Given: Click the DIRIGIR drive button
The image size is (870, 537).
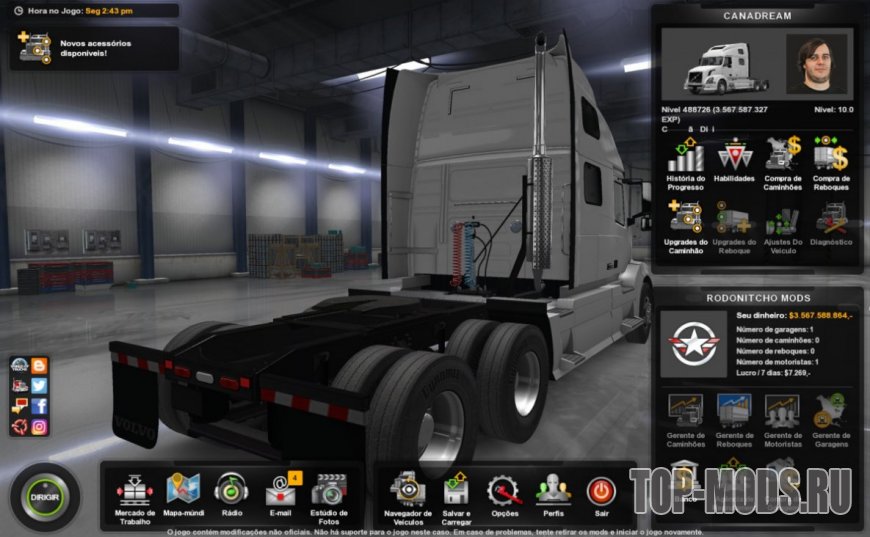Looking at the screenshot, I should point(44,496).
